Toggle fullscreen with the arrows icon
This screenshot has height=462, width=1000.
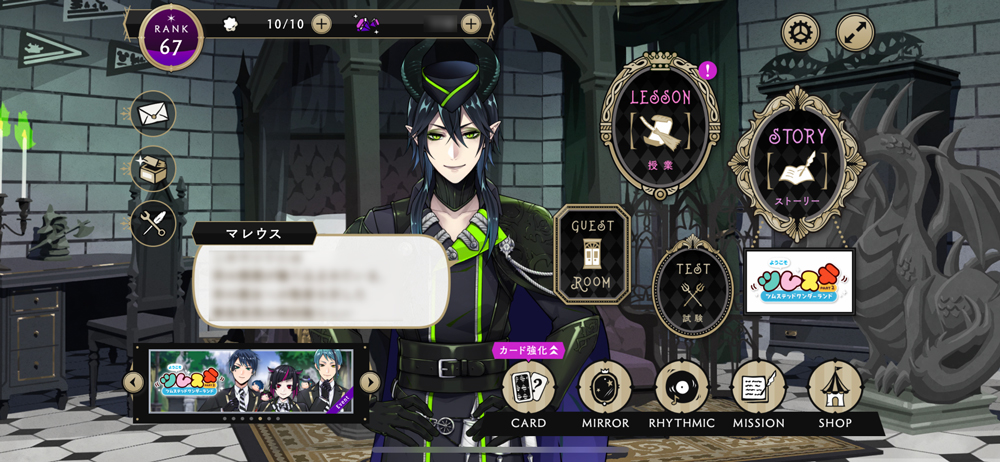pyautogui.click(x=855, y=33)
